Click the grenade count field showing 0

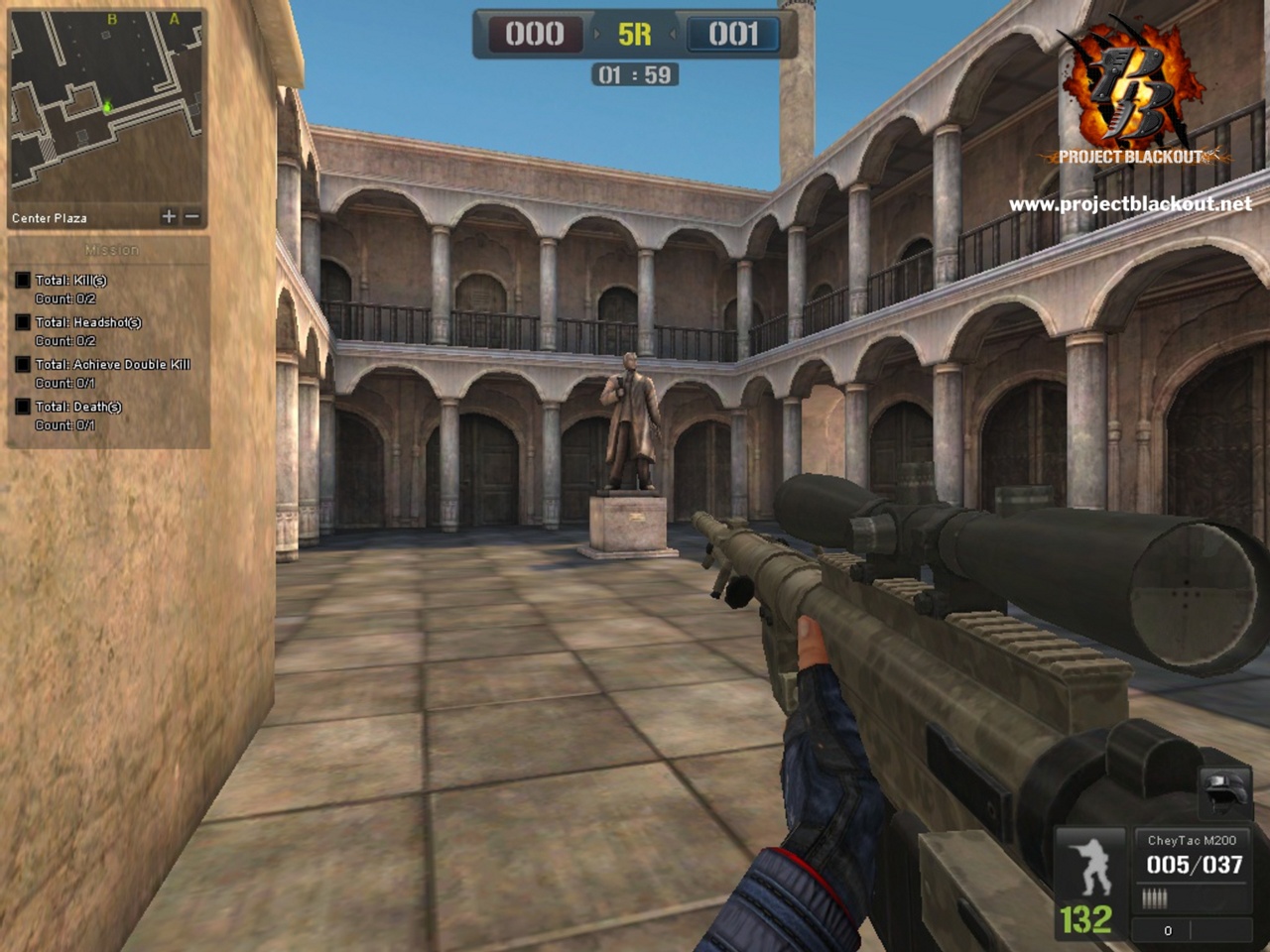1167,930
